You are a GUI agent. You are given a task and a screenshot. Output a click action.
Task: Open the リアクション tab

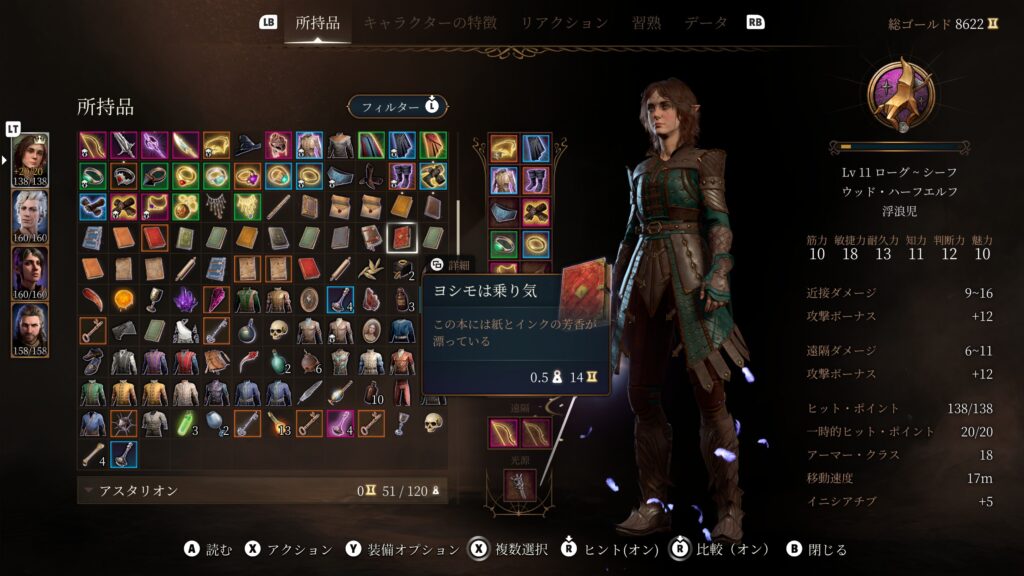(x=564, y=22)
